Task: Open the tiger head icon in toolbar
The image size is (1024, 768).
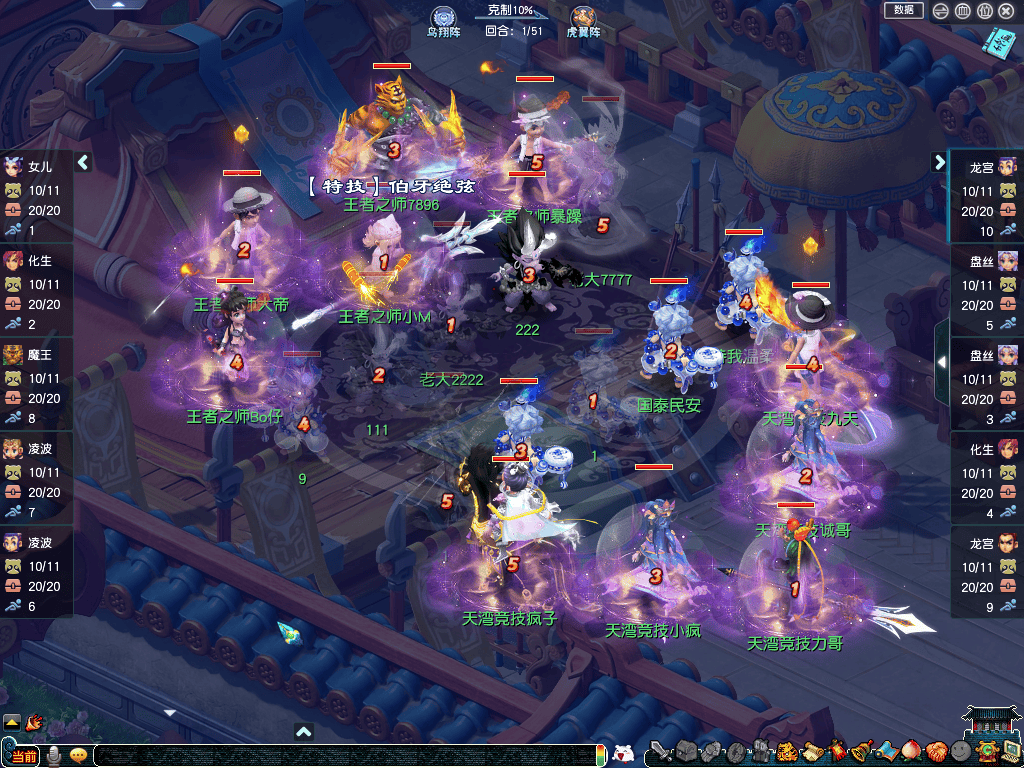Action: click(786, 752)
